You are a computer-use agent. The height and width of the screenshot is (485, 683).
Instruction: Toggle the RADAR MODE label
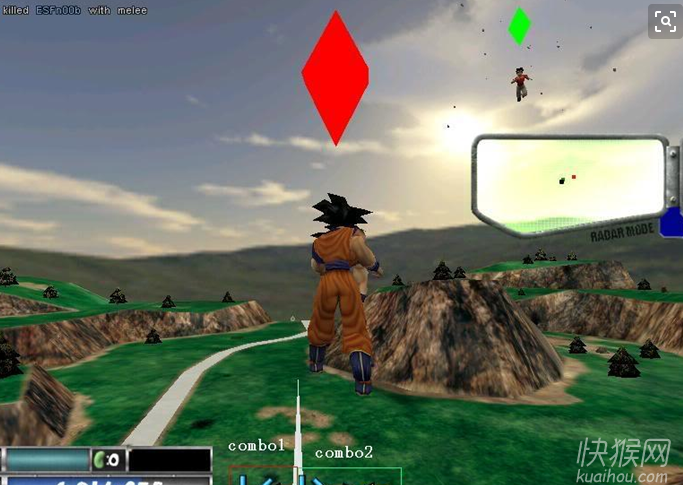coord(622,230)
